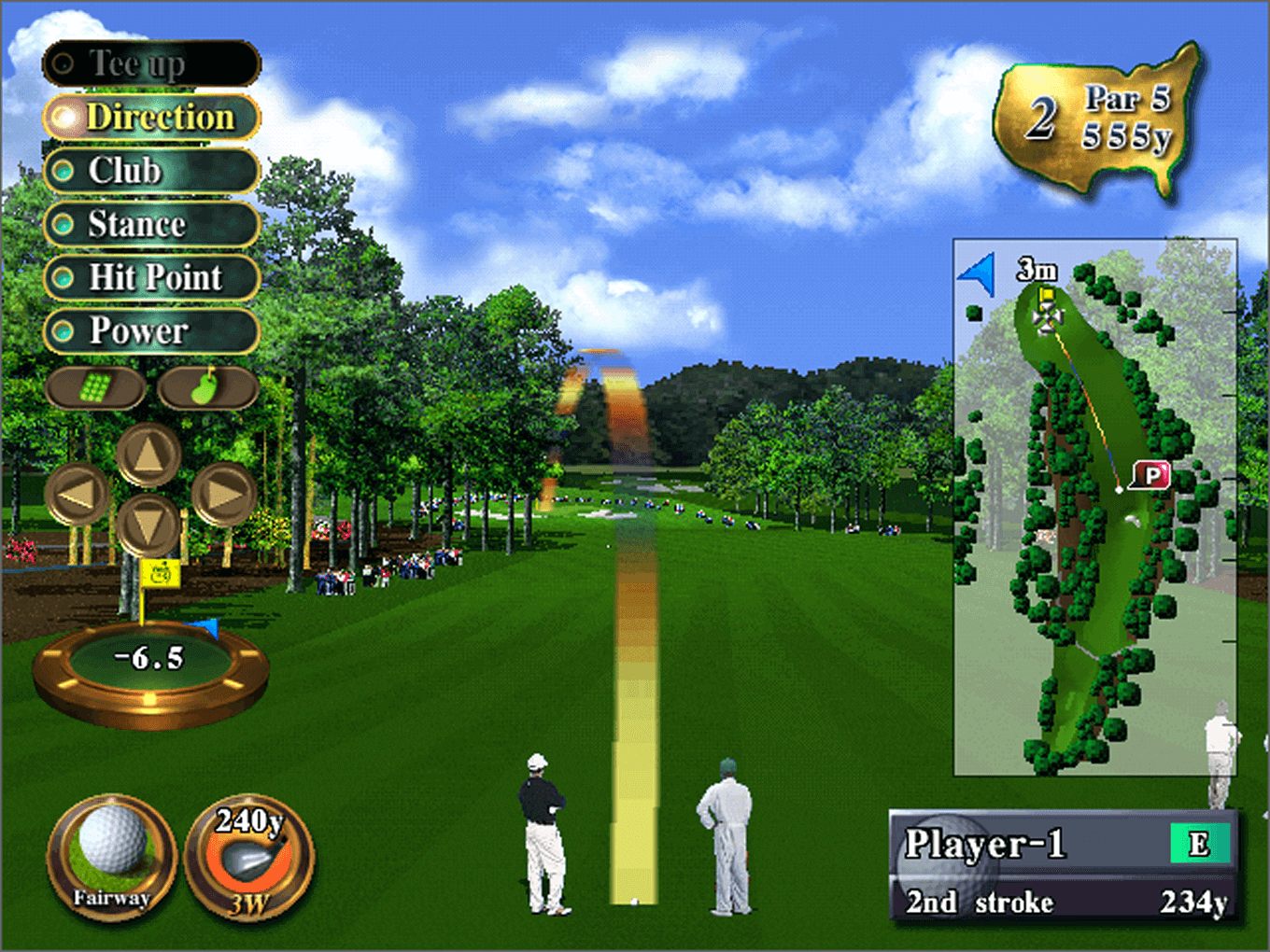This screenshot has height=952, width=1270.
Task: Click the green elevation slope indicator
Action: (x=150, y=659)
